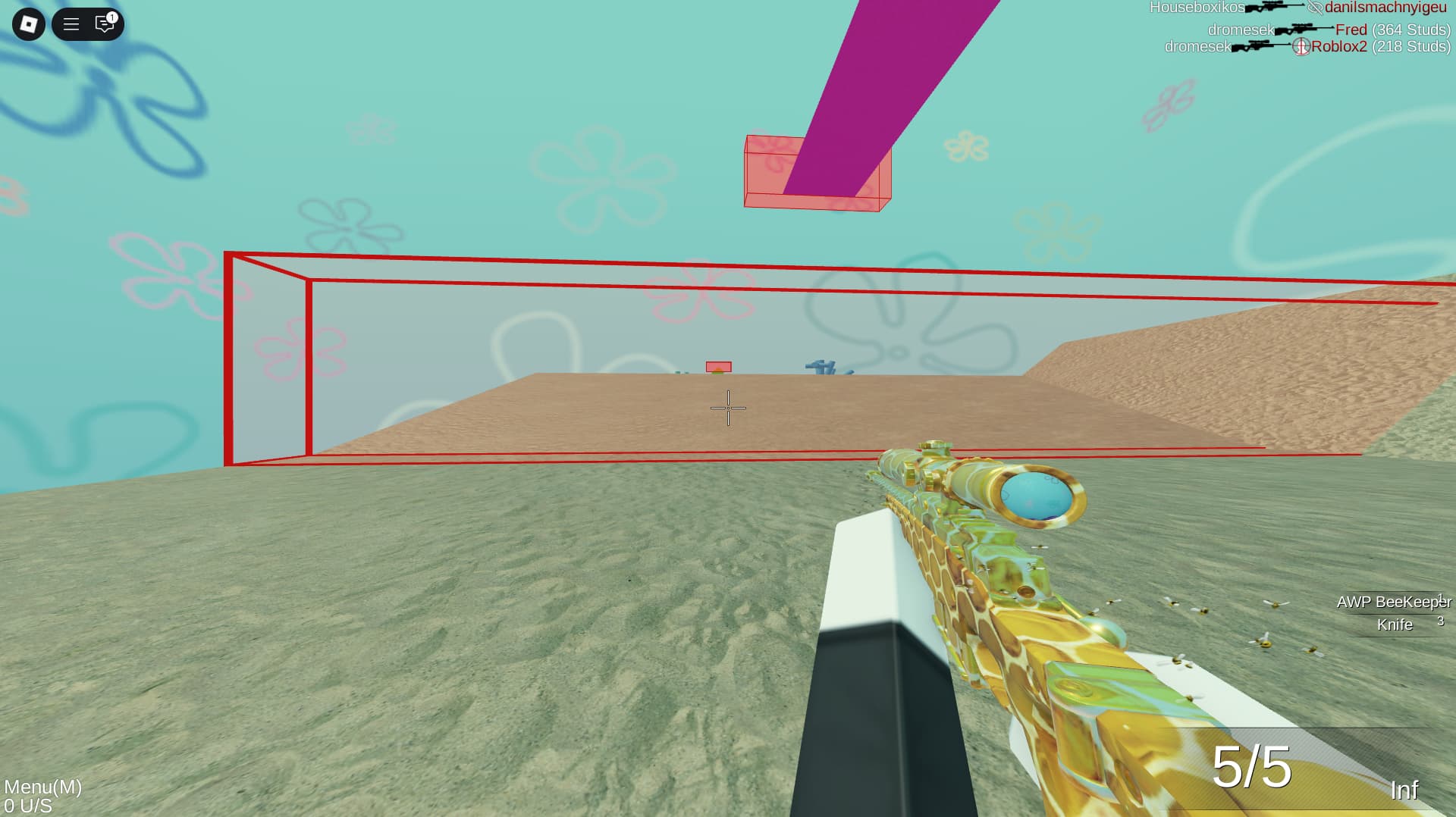Click the crosshair at screen center
This screenshot has height=817, width=1456.
point(727,408)
